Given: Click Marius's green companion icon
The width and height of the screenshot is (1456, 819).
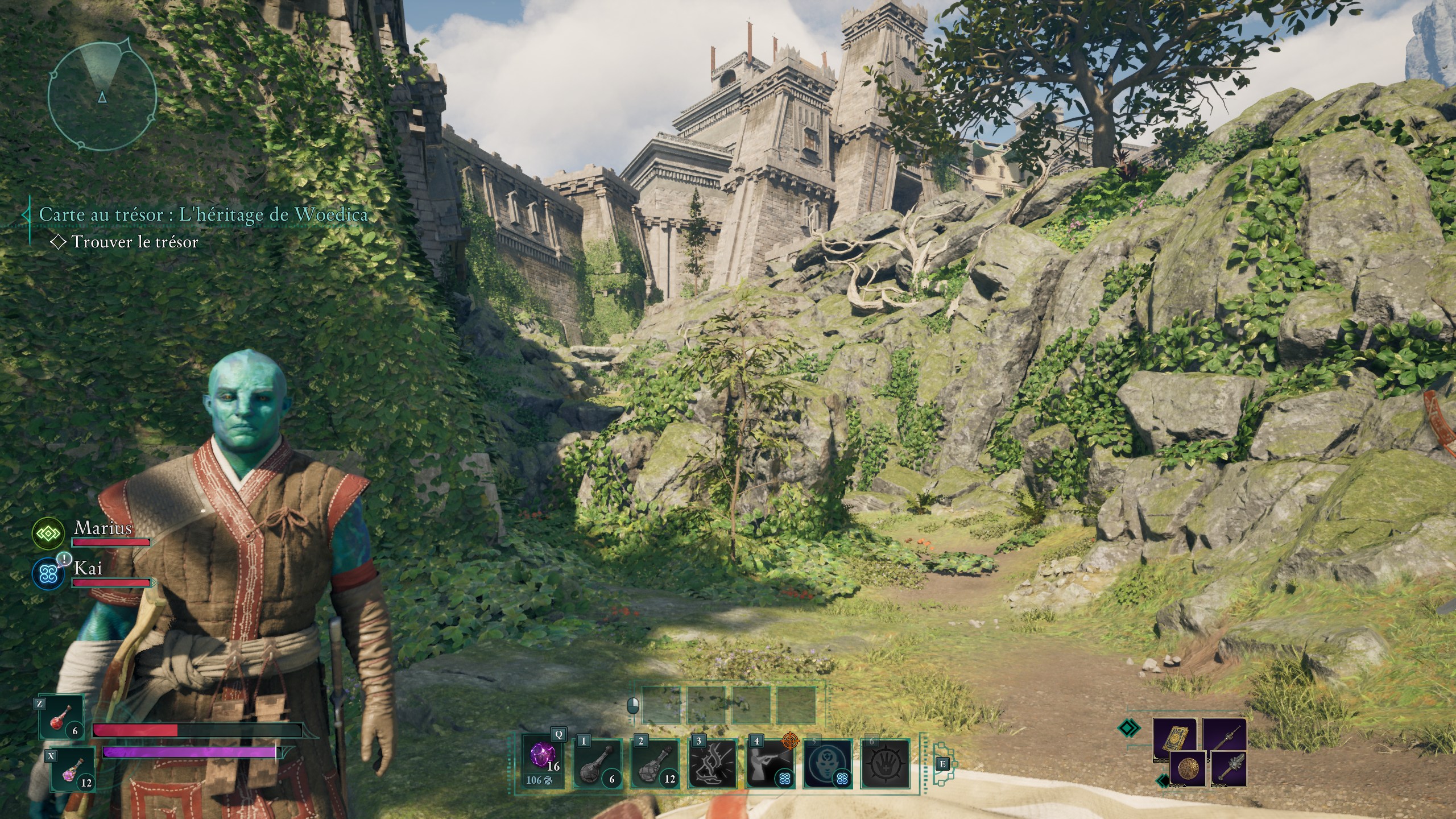Looking at the screenshot, I should [48, 533].
